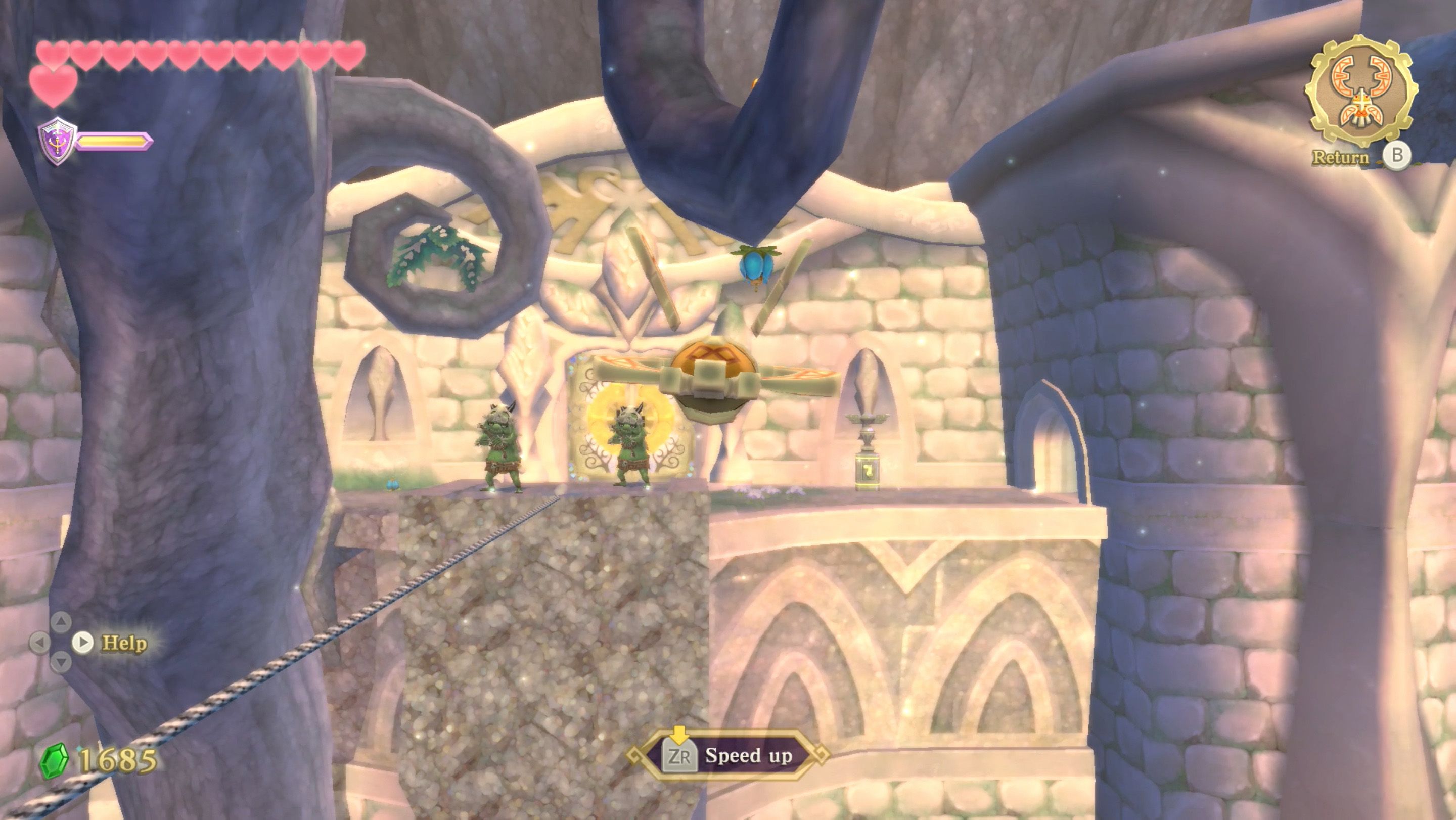
Task: Click the rightmost heart in the top row
Action: point(349,54)
